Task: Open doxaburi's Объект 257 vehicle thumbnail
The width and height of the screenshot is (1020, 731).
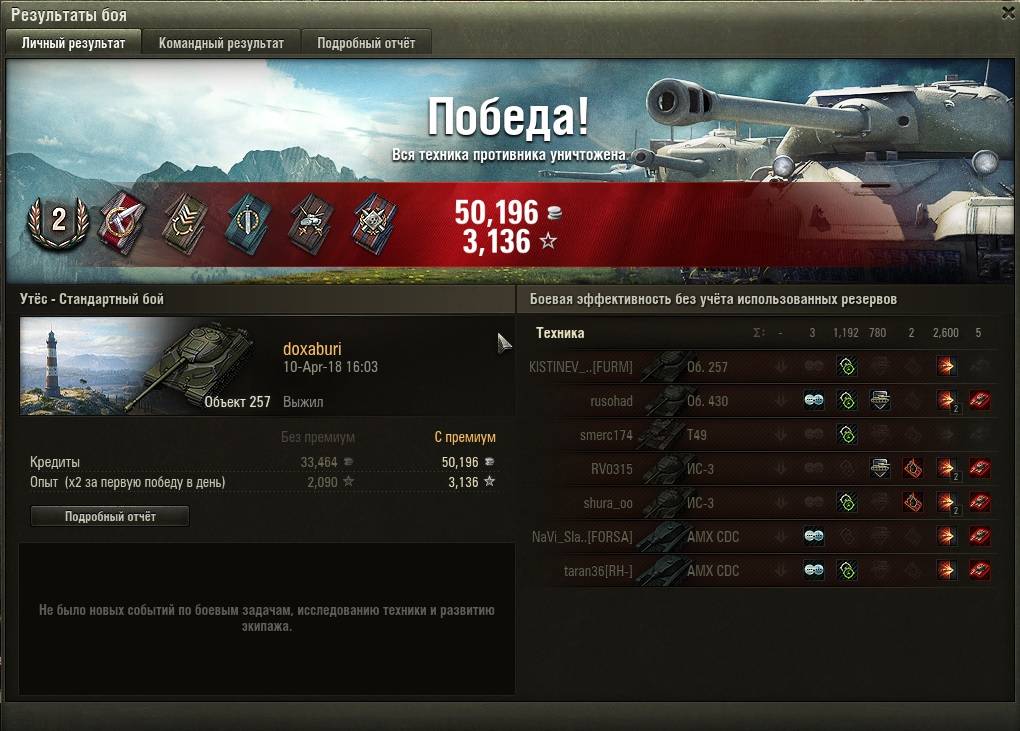Action: (146, 366)
